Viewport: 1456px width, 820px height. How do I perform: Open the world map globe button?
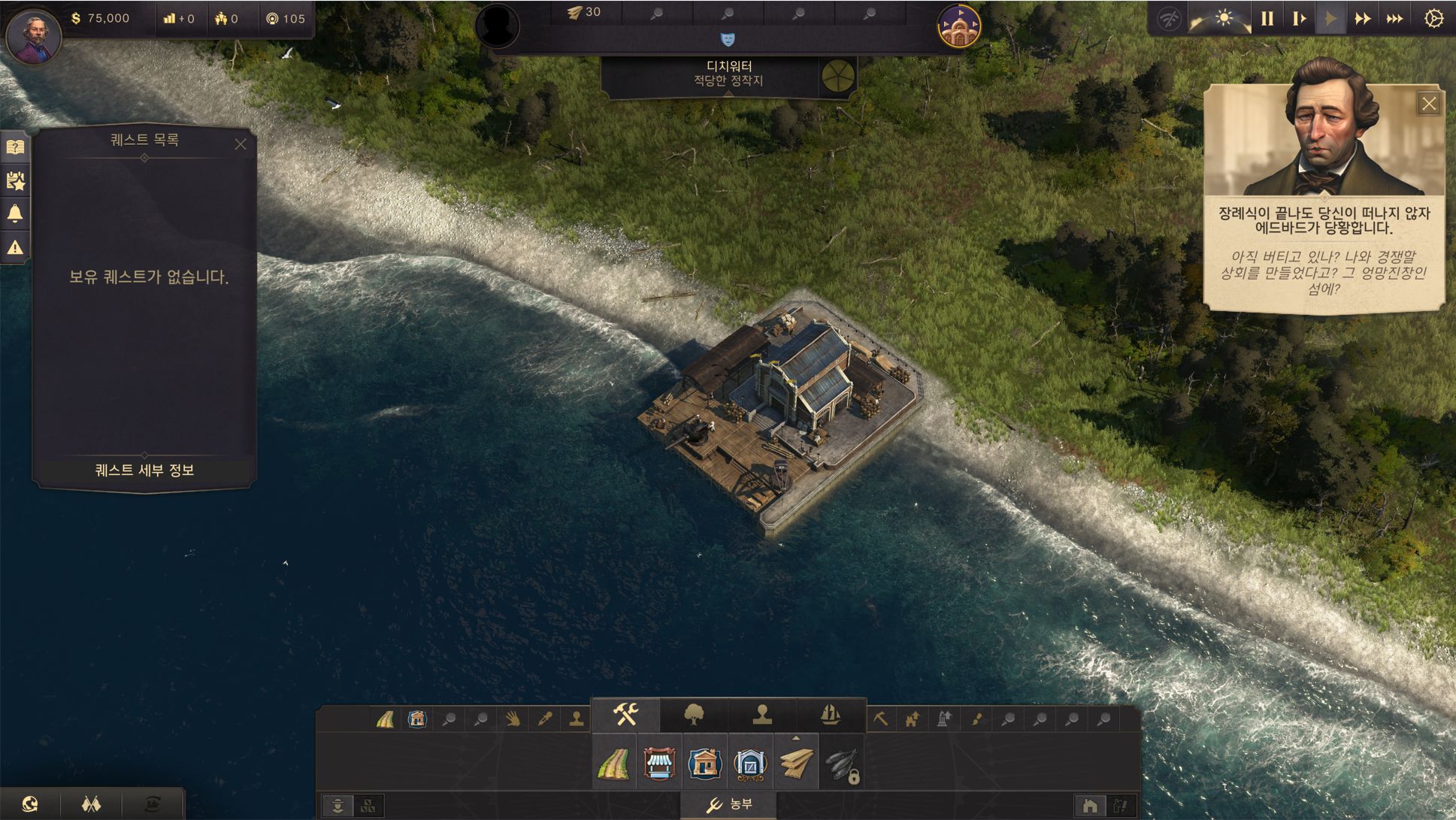click(x=30, y=804)
